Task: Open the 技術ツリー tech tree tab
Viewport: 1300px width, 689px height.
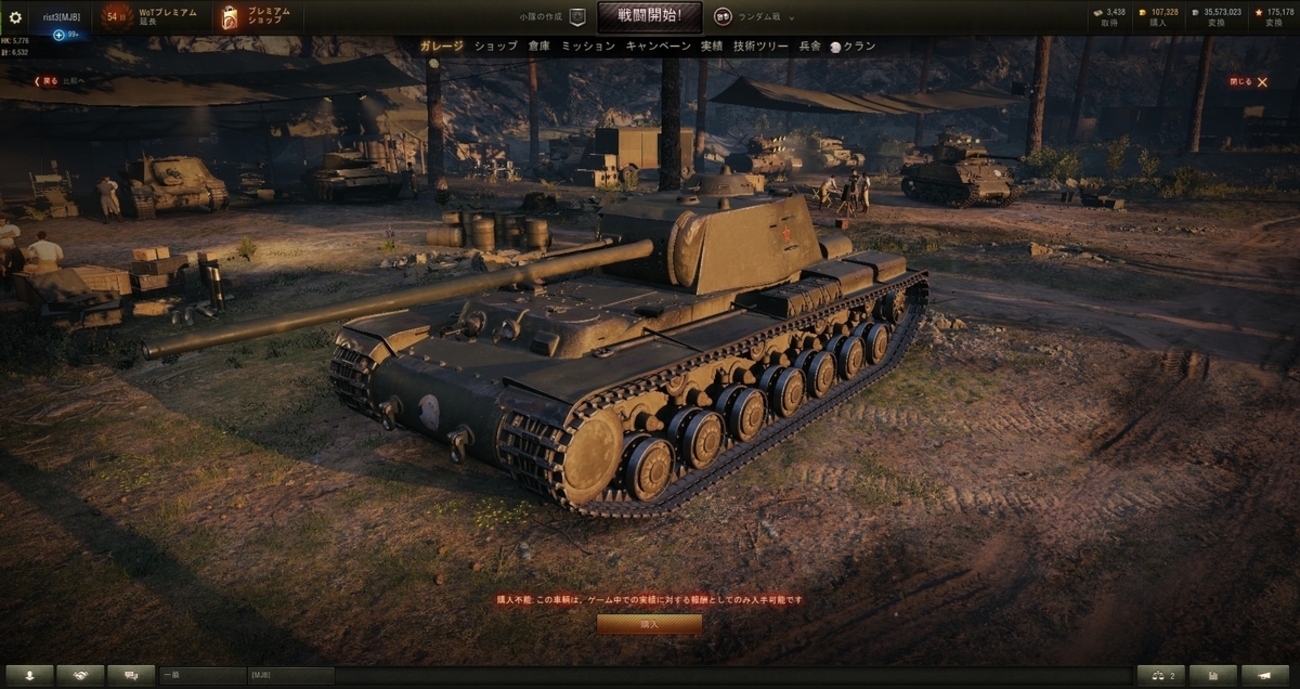Action: pyautogui.click(x=761, y=46)
